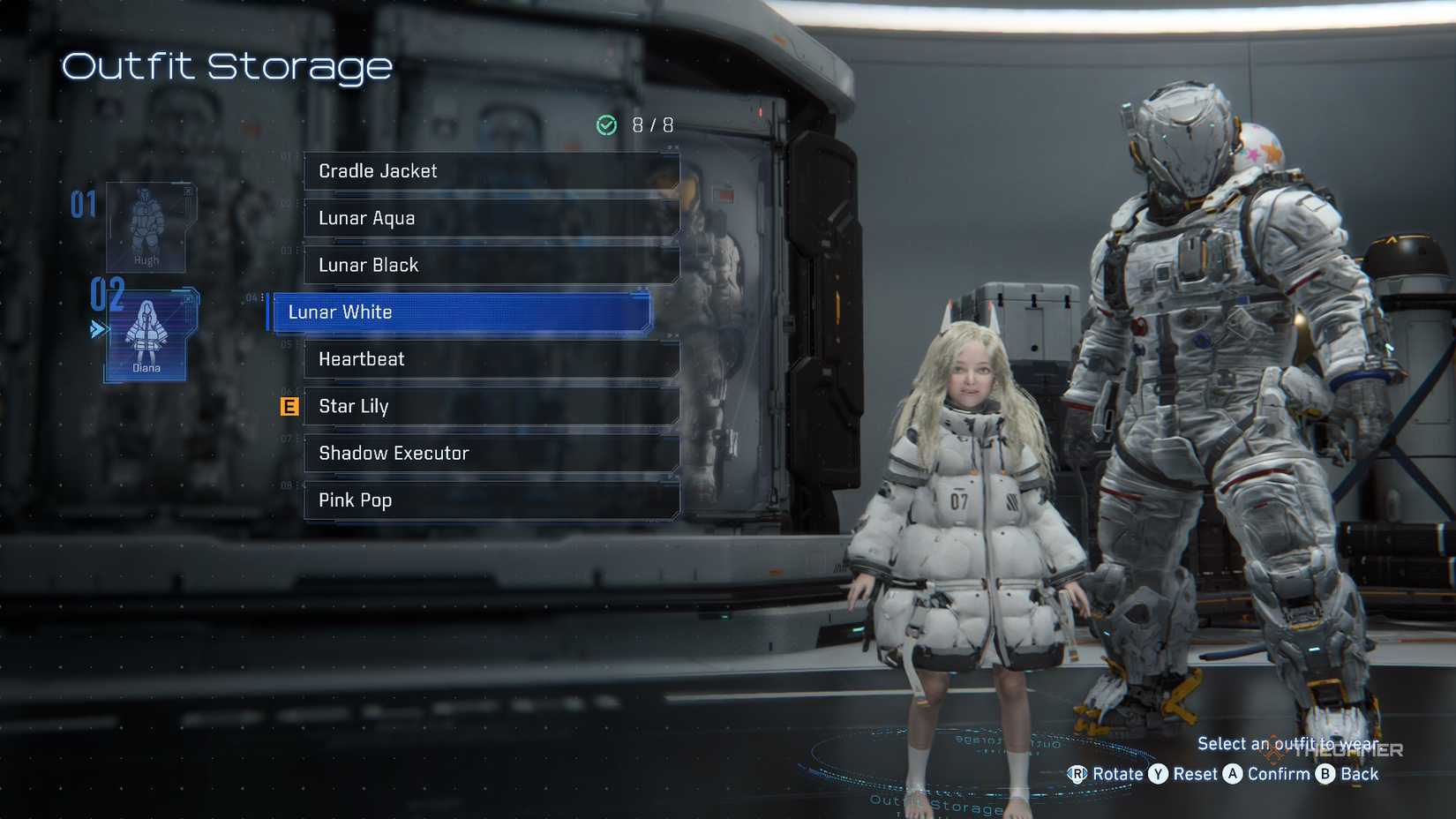
Task: Click the X icon on Hugh's character card
Action: click(x=187, y=191)
